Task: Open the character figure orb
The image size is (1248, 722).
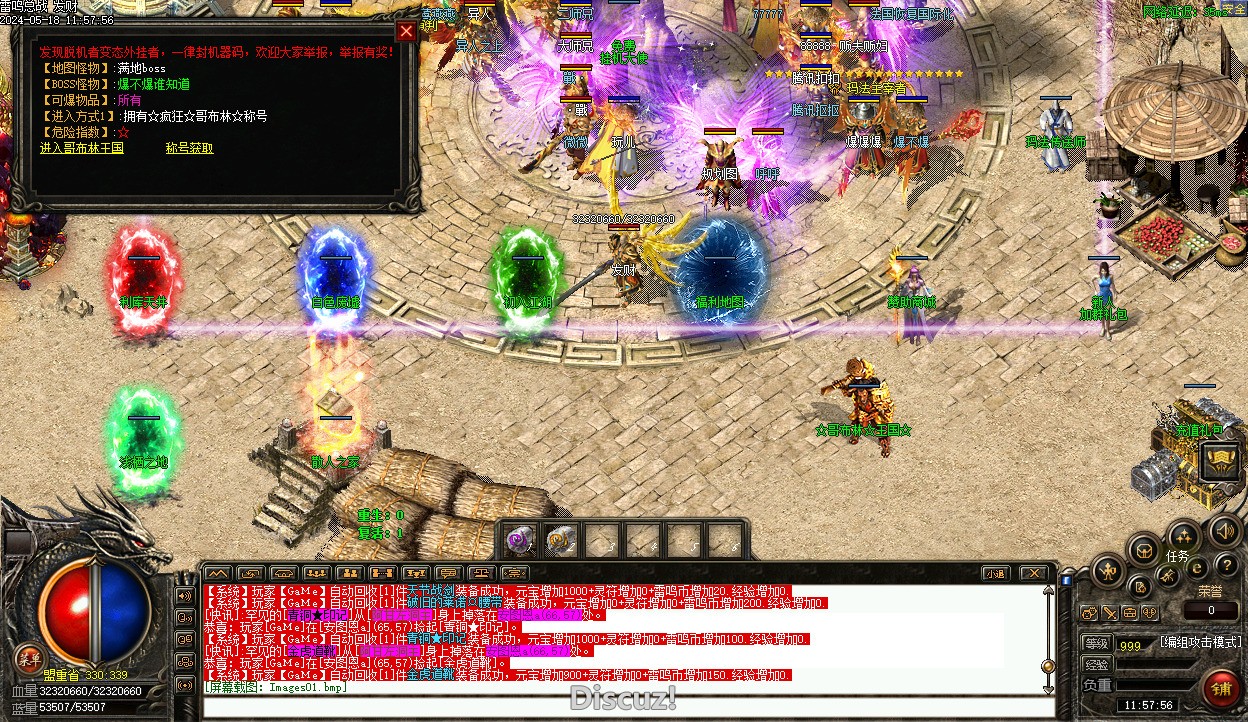Action: pos(1108,572)
